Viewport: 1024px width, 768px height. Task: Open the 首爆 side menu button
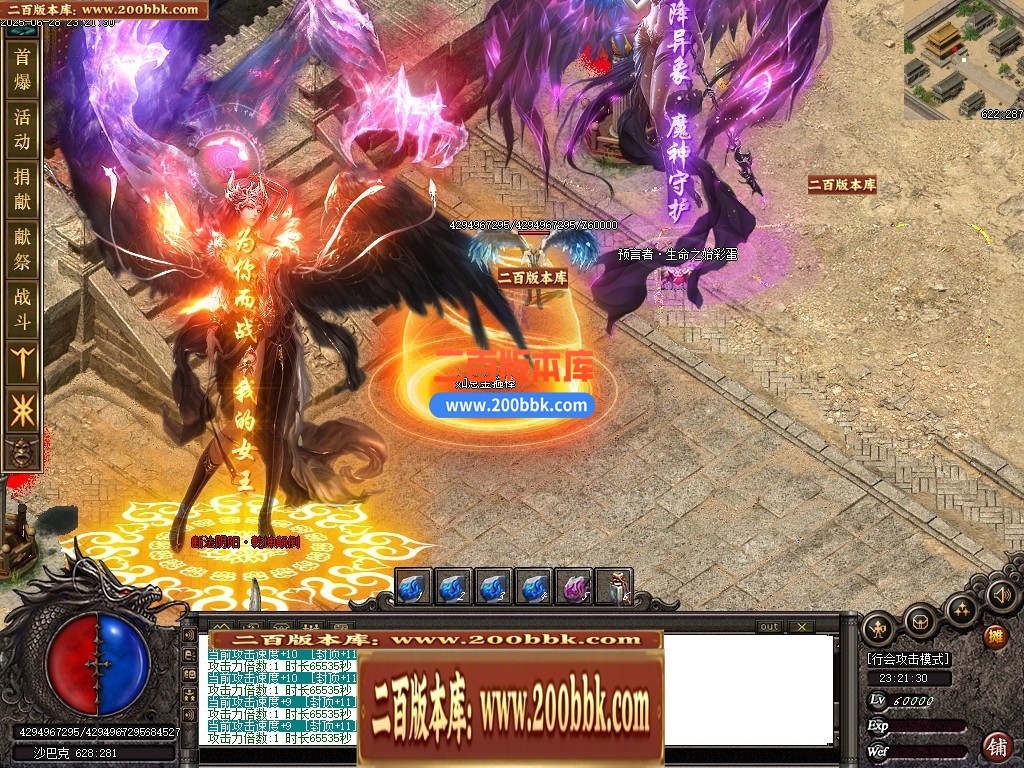[x=22, y=70]
